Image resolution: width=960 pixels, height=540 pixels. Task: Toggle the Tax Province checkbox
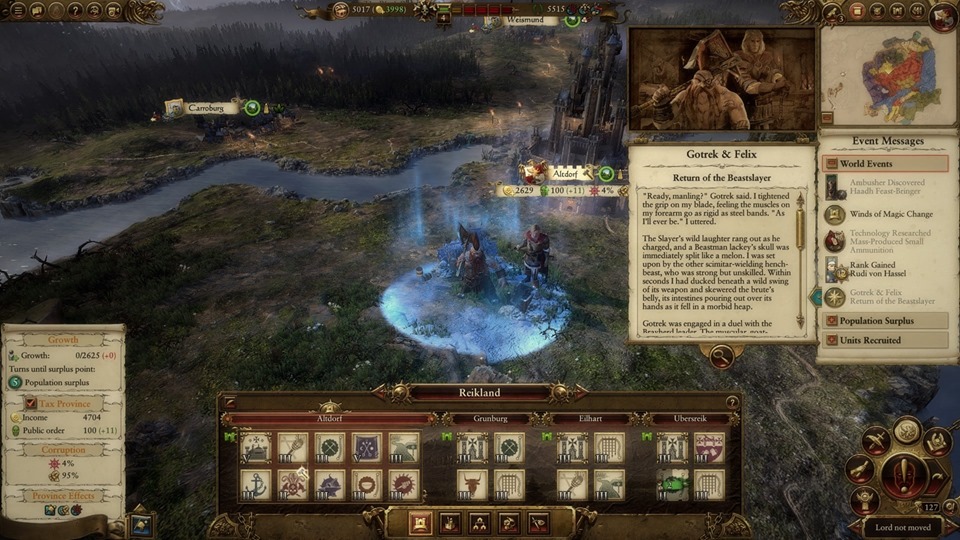pos(30,404)
